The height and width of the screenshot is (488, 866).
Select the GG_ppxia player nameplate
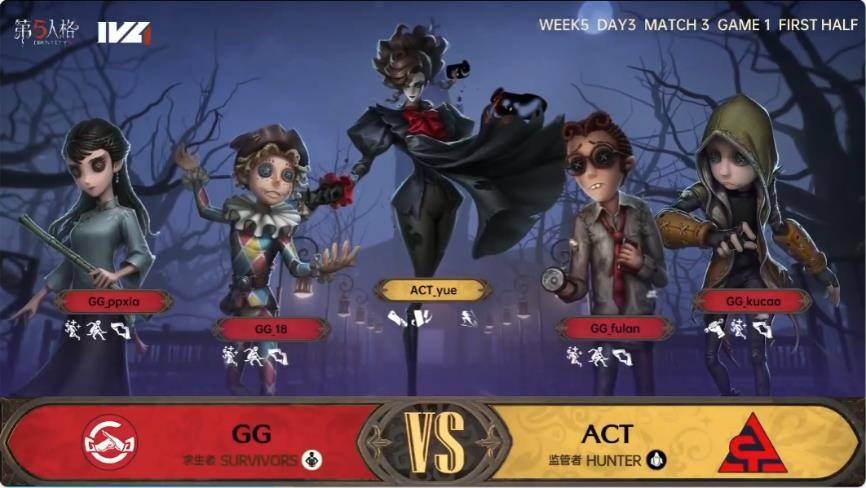tap(113, 301)
